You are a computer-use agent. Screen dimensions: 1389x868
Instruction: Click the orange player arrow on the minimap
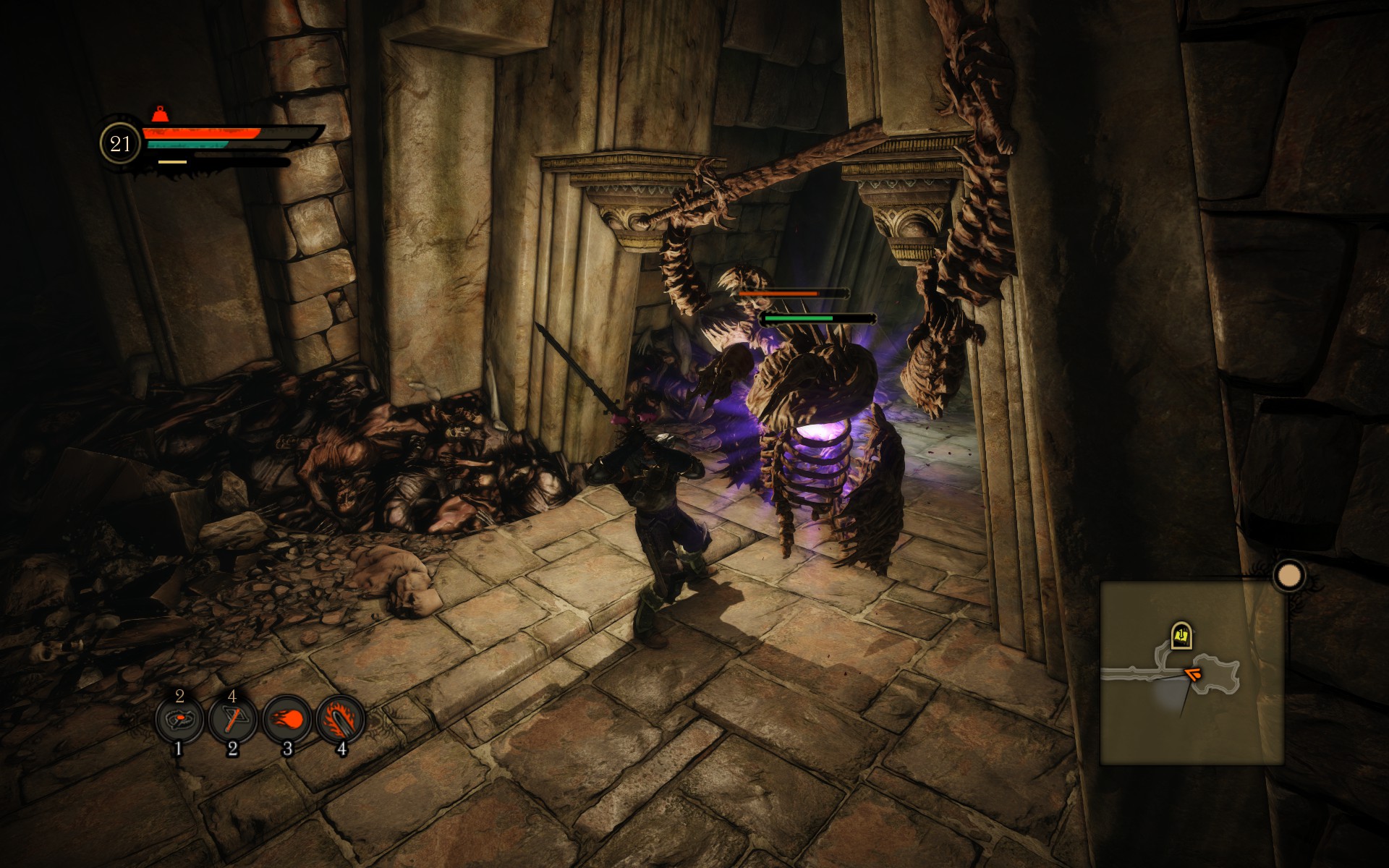pyautogui.click(x=1192, y=675)
